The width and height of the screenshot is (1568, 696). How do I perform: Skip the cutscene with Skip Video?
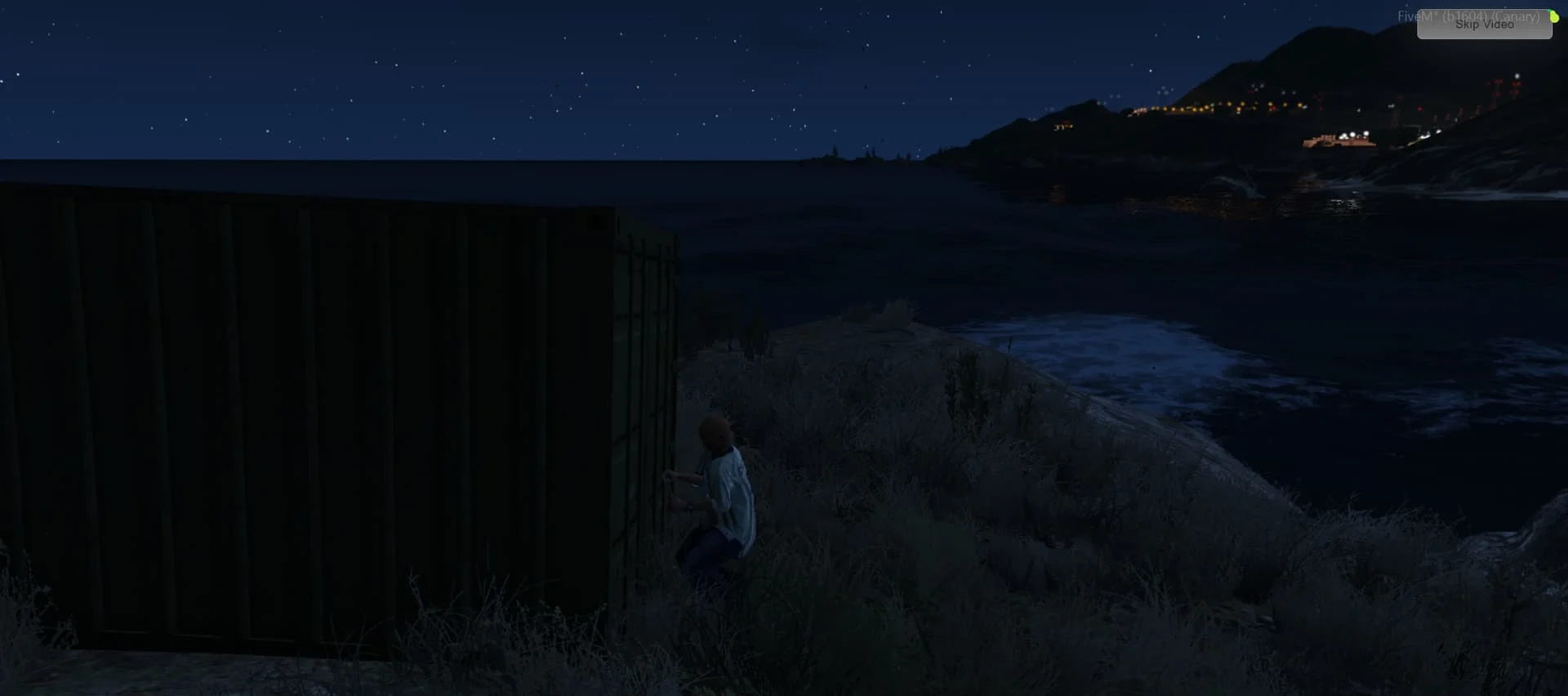click(x=1484, y=25)
